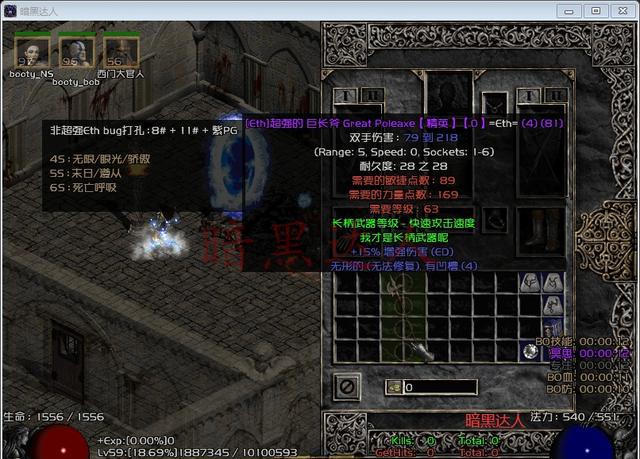
Task: Open the gold drop button beside the gold amount
Action: [395, 387]
